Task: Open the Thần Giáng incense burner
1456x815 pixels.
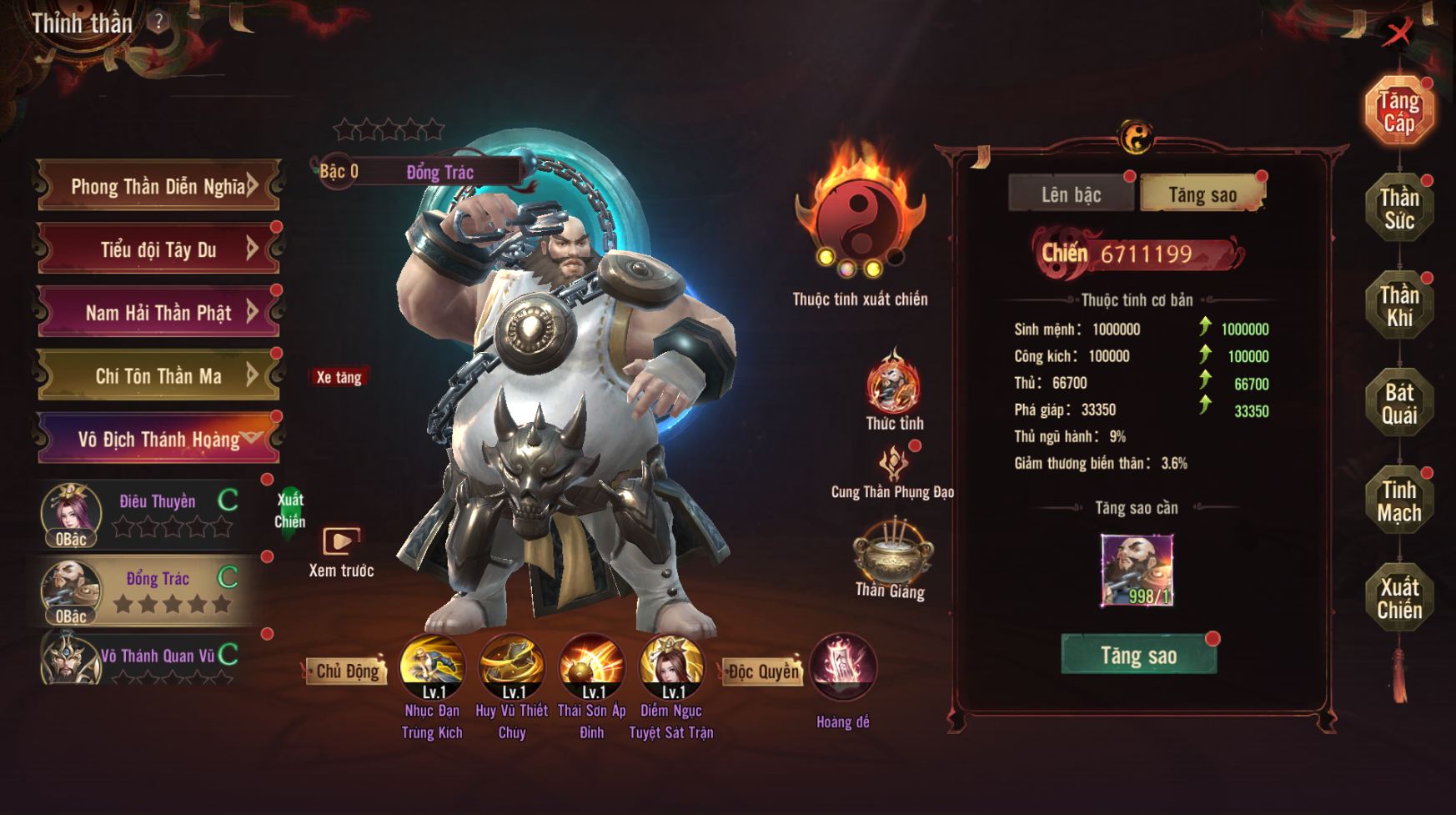Action: [x=891, y=551]
